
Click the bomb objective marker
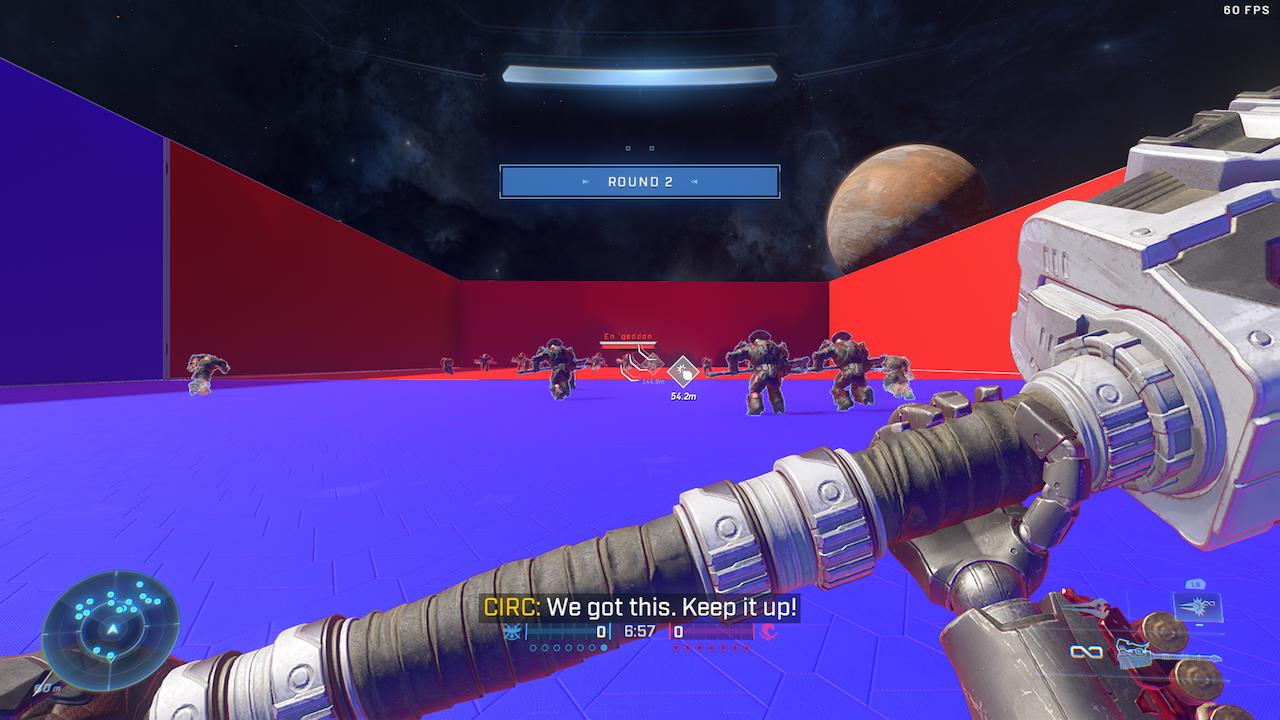[x=683, y=372]
